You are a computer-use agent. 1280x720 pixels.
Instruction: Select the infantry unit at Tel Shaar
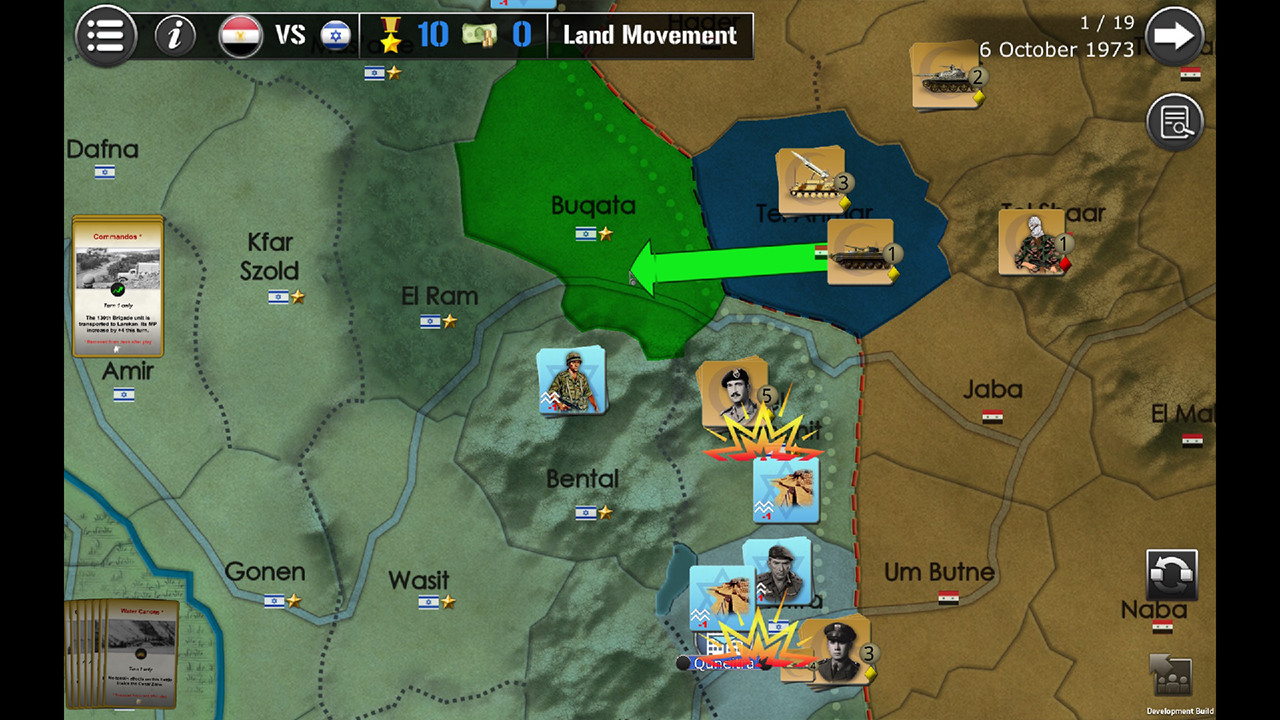pyautogui.click(x=1032, y=243)
